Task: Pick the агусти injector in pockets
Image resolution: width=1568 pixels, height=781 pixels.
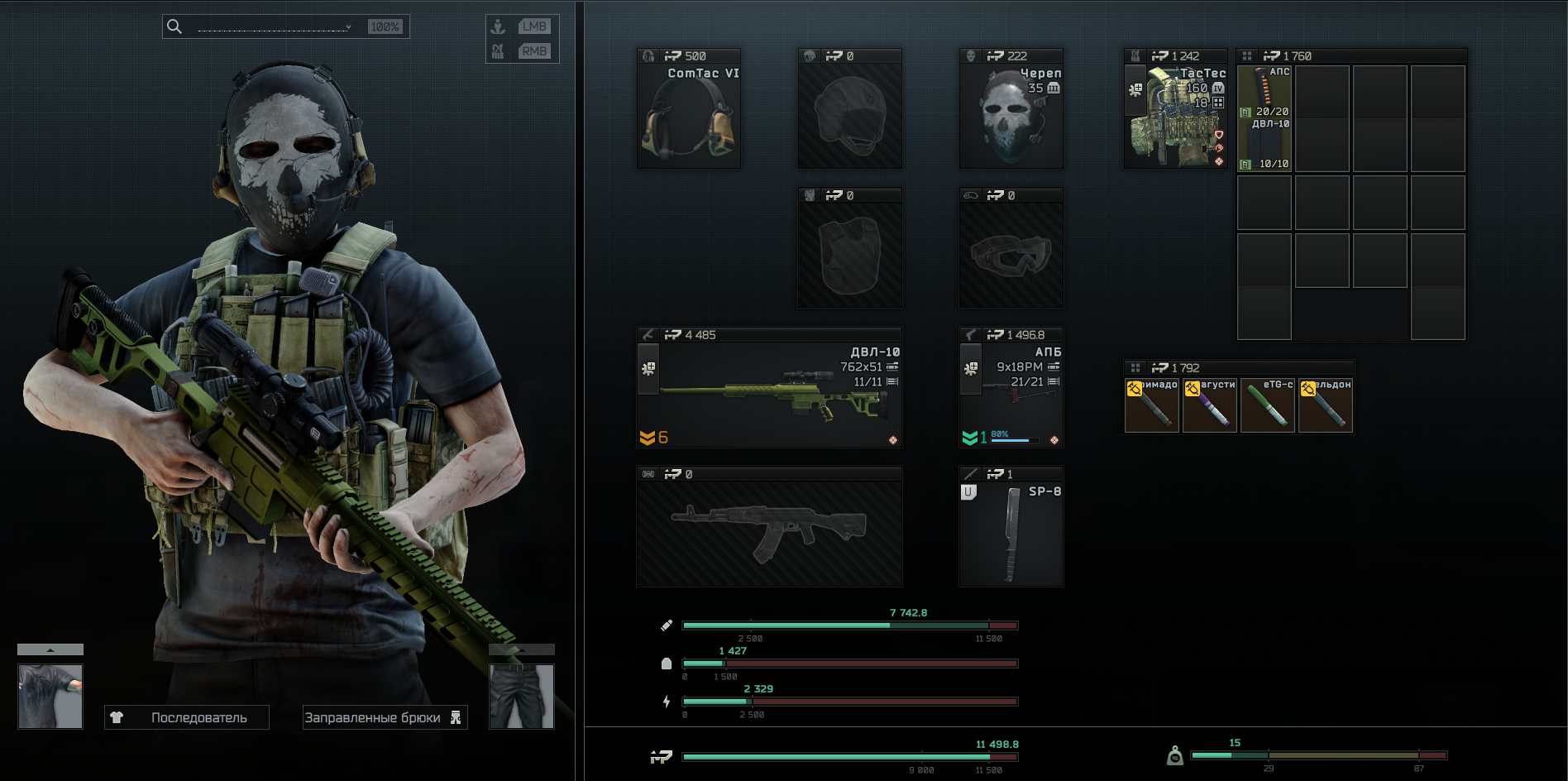Action: click(x=1209, y=406)
